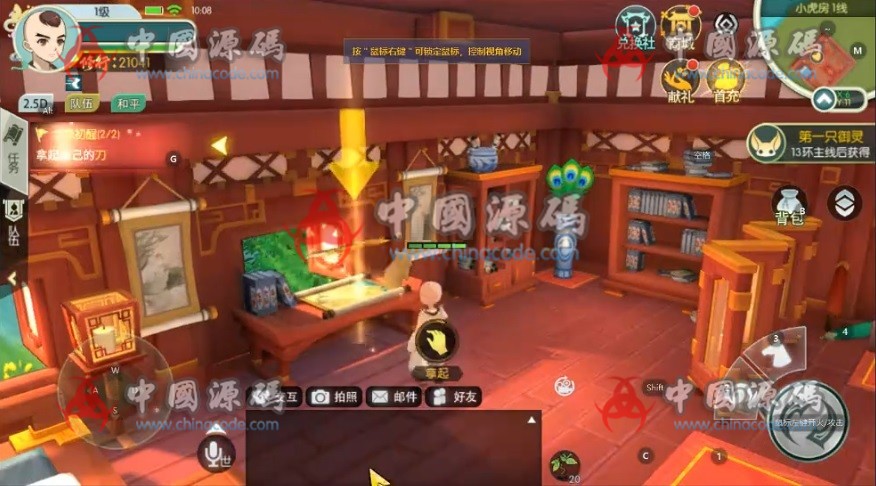Open the 首充 first recharge icon
876x486 pixels.
727,78
